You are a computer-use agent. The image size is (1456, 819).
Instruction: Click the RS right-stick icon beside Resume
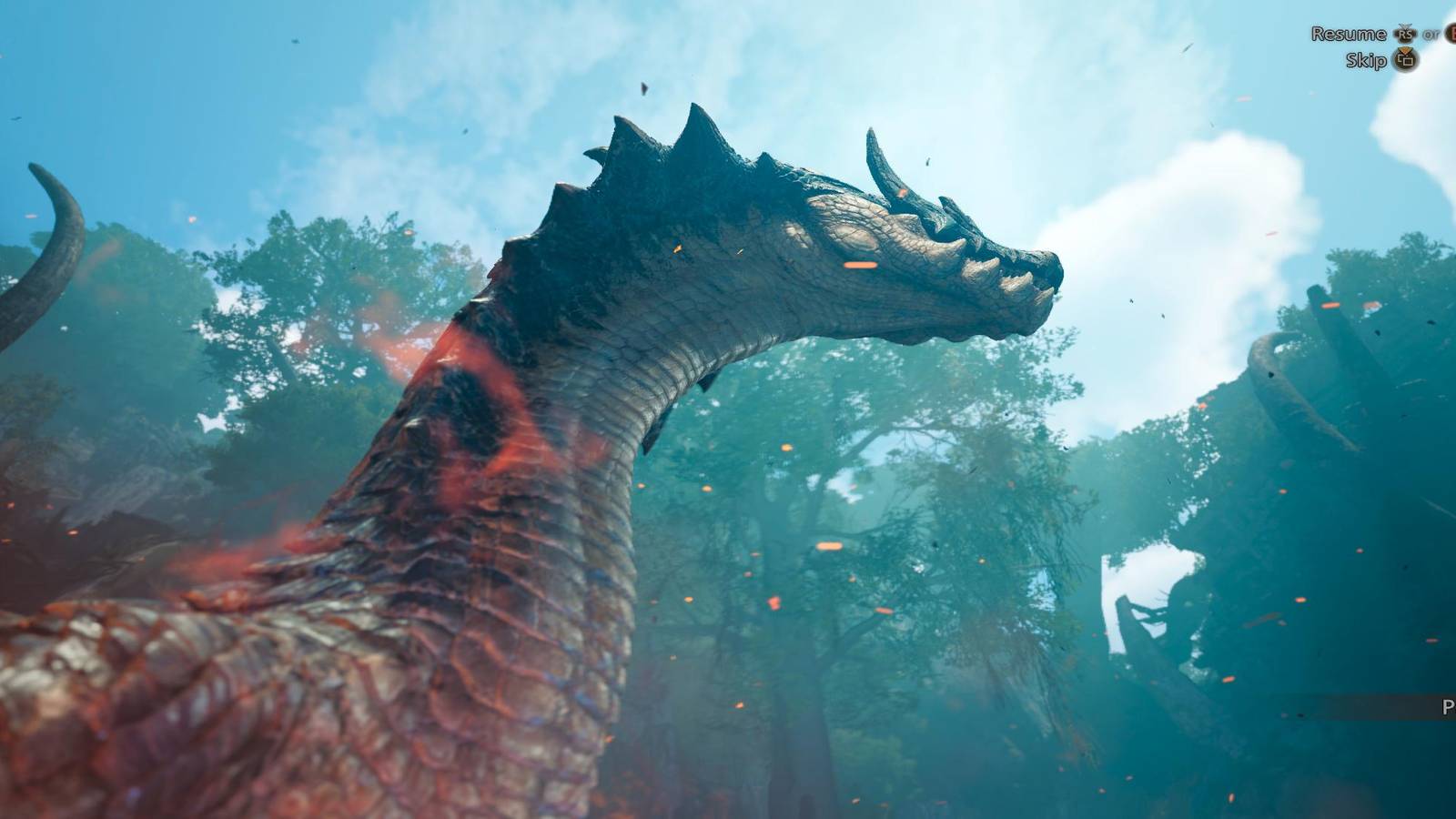(x=1404, y=34)
